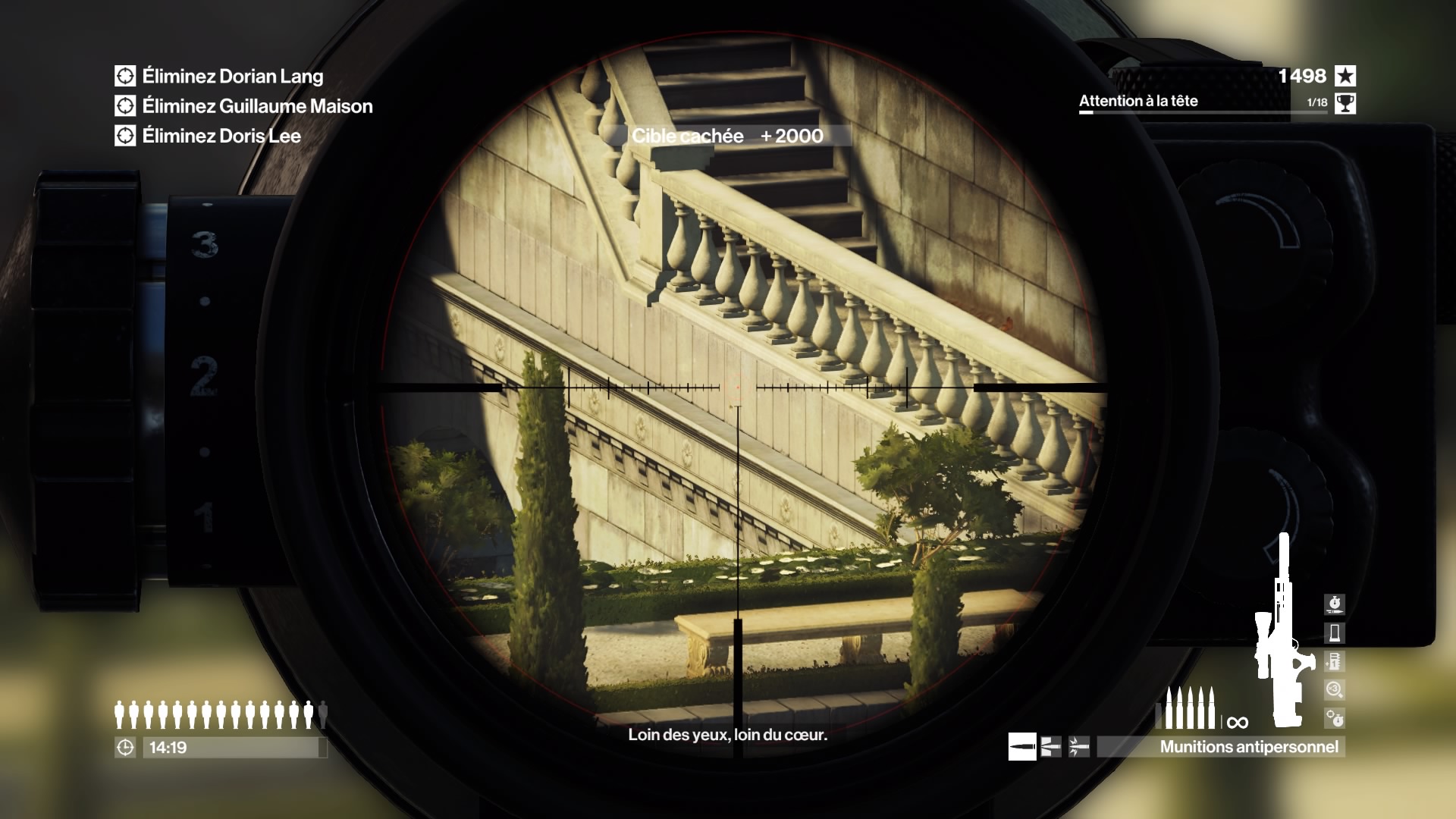Screen dimensions: 1456x819
Task: Click the crosshair and stopwatch perk icon
Action: pyautogui.click(x=1334, y=717)
